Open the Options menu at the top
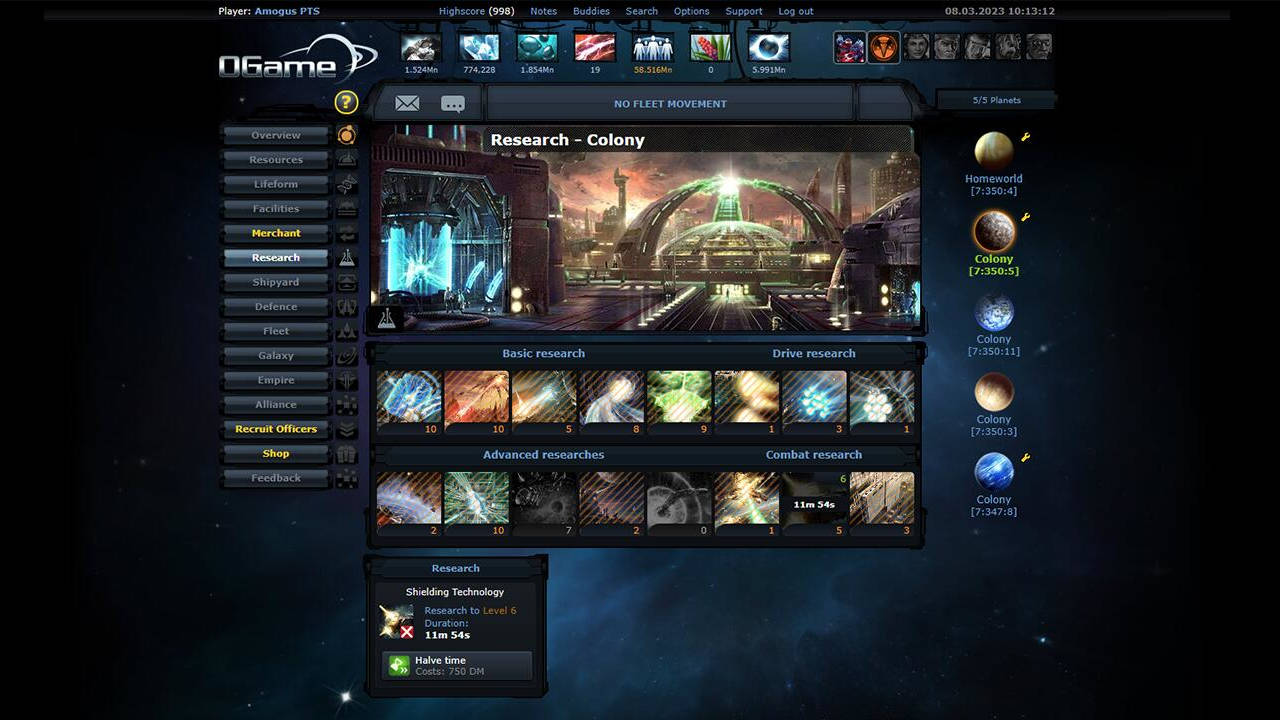The width and height of the screenshot is (1280, 720). click(x=690, y=11)
